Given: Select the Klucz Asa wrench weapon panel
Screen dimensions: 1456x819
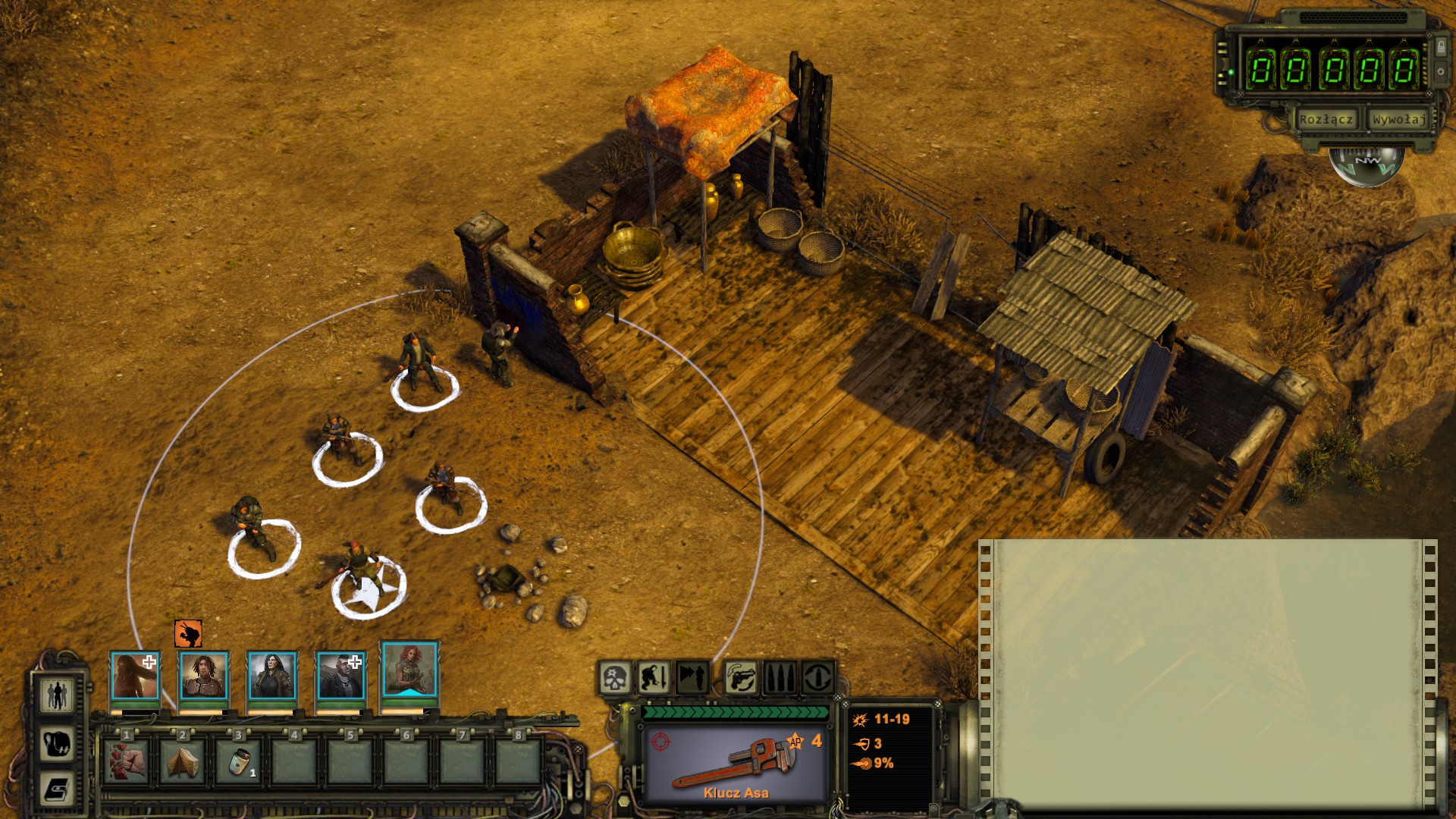Looking at the screenshot, I should (735, 764).
